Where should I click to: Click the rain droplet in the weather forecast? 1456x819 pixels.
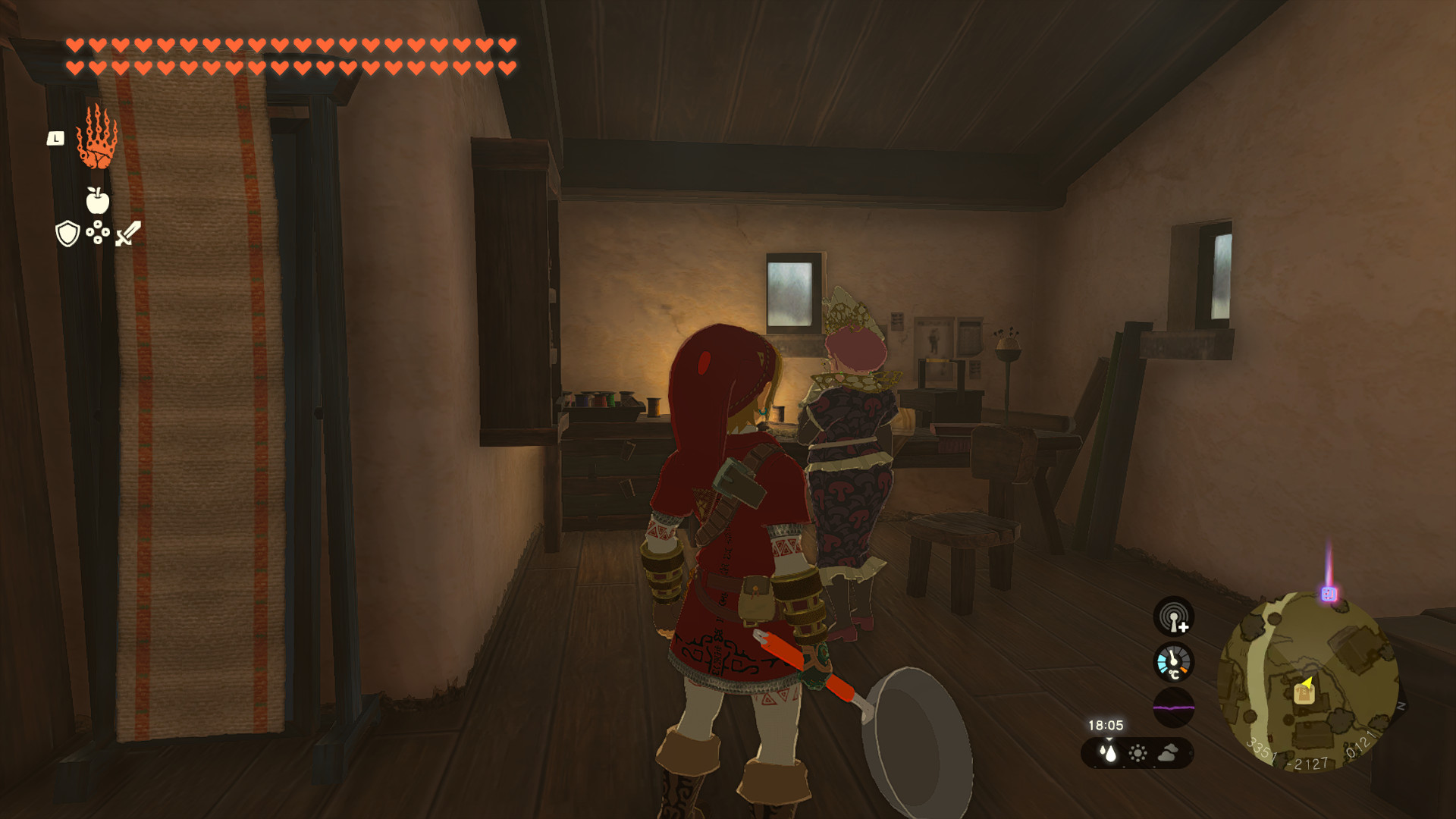point(1109,754)
